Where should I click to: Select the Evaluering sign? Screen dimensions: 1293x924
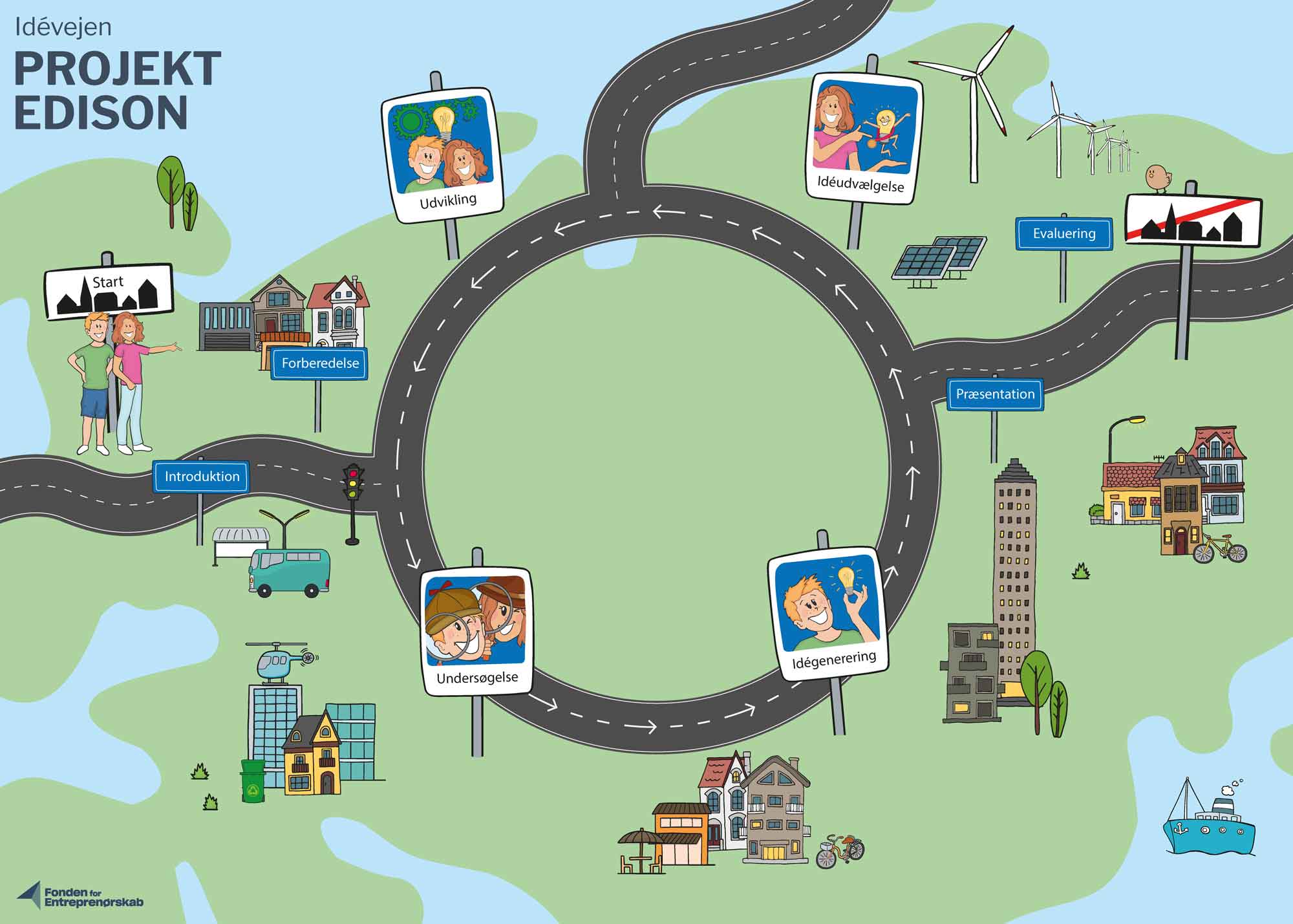click(1063, 234)
